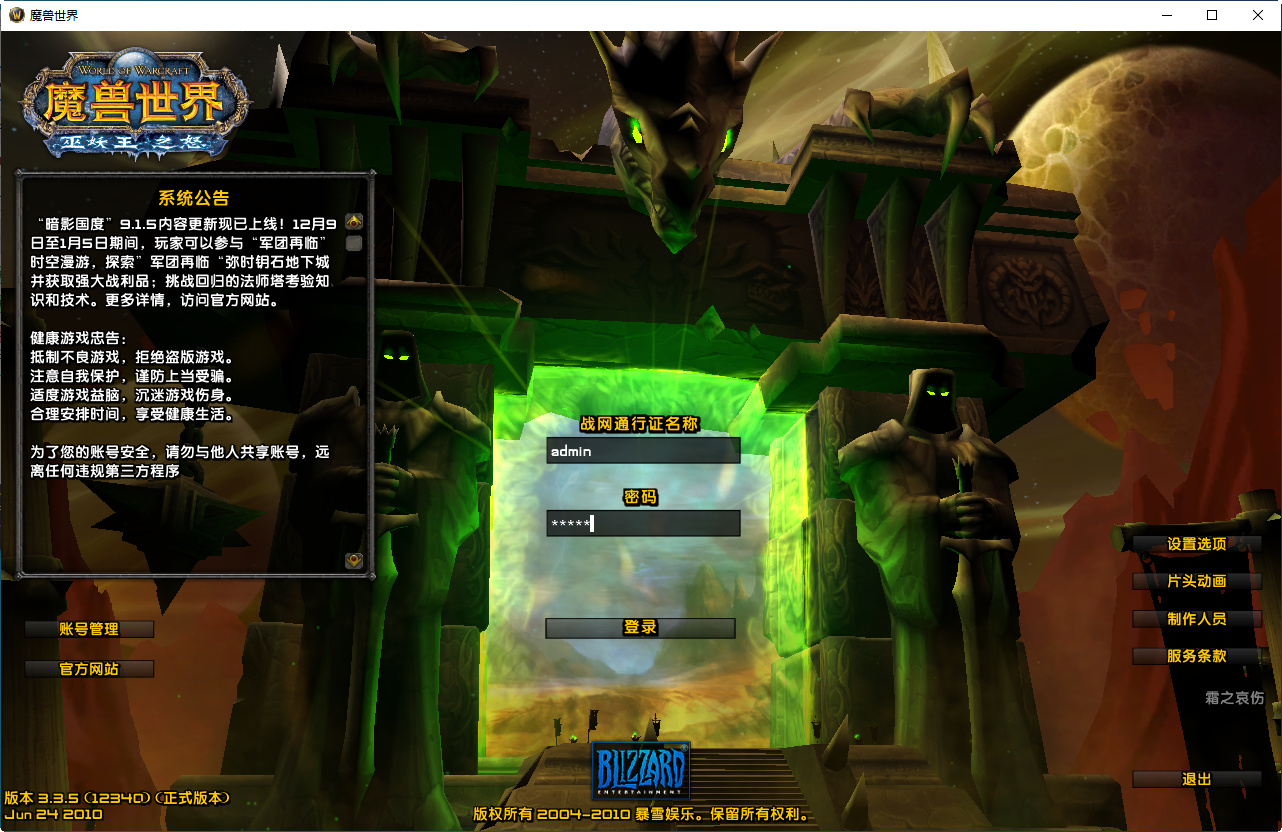Image resolution: width=1282 pixels, height=832 pixels.
Task: Visit the 官方网站 official website
Action: [x=88, y=669]
